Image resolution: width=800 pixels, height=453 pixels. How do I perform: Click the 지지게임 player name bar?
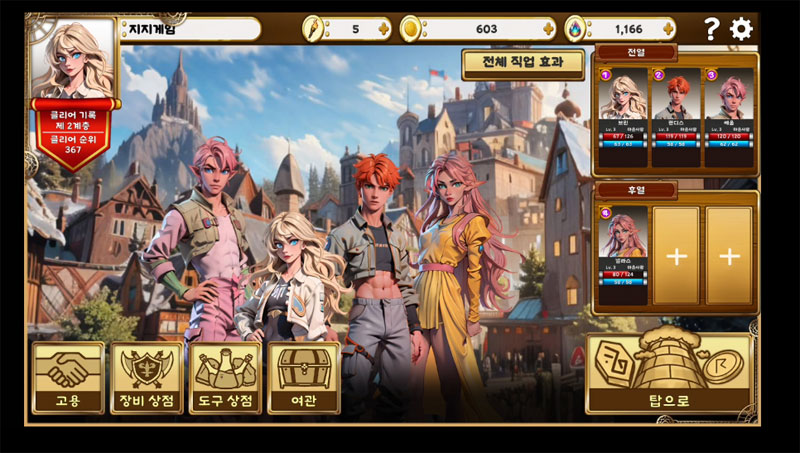[190, 29]
